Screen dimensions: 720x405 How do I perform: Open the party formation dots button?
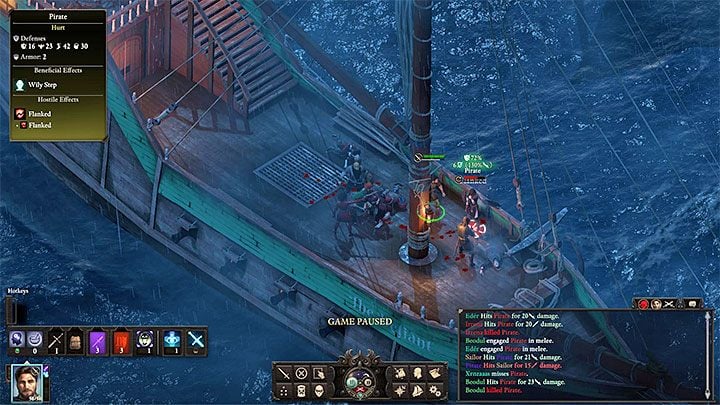tap(285, 389)
